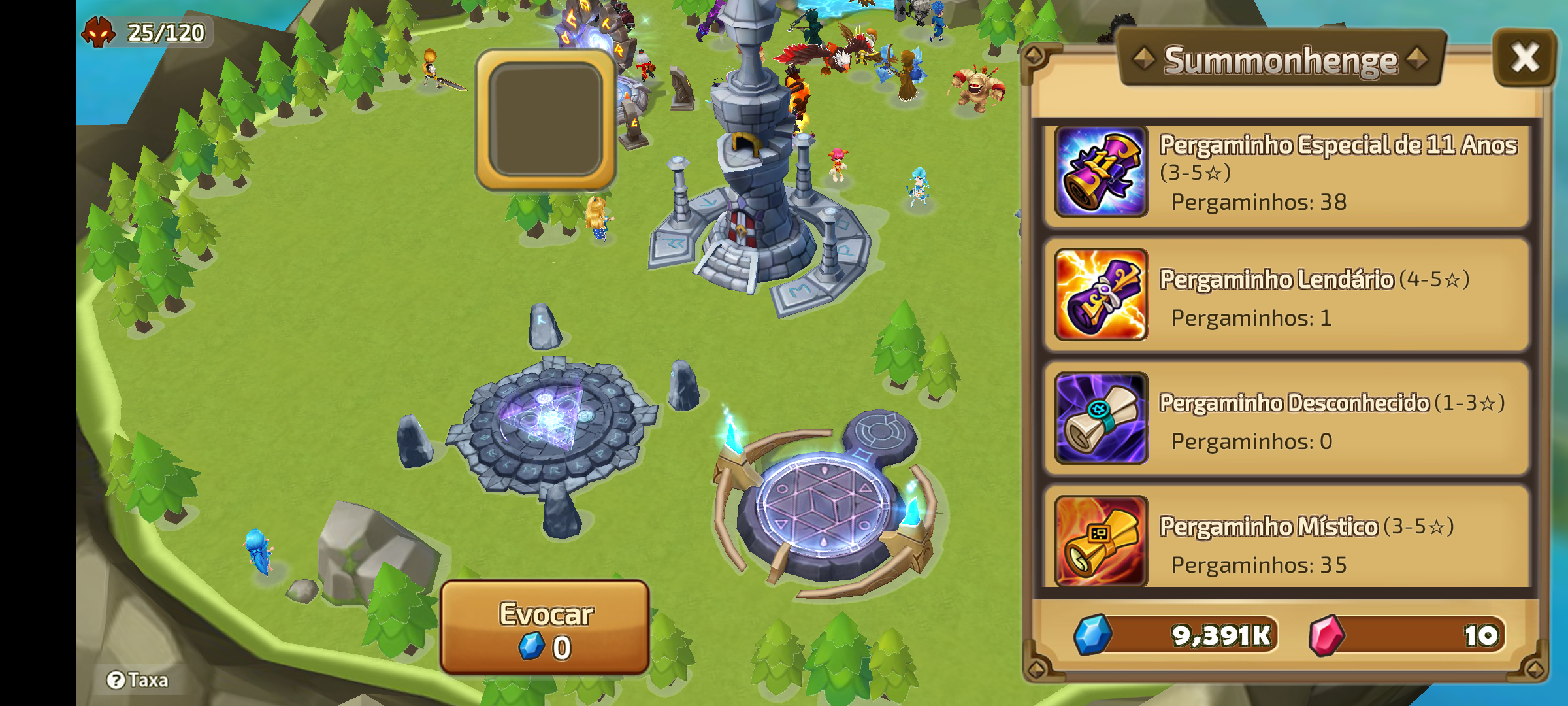
Task: Select the Pergaminho Desconhecido scroll
Action: [1286, 418]
